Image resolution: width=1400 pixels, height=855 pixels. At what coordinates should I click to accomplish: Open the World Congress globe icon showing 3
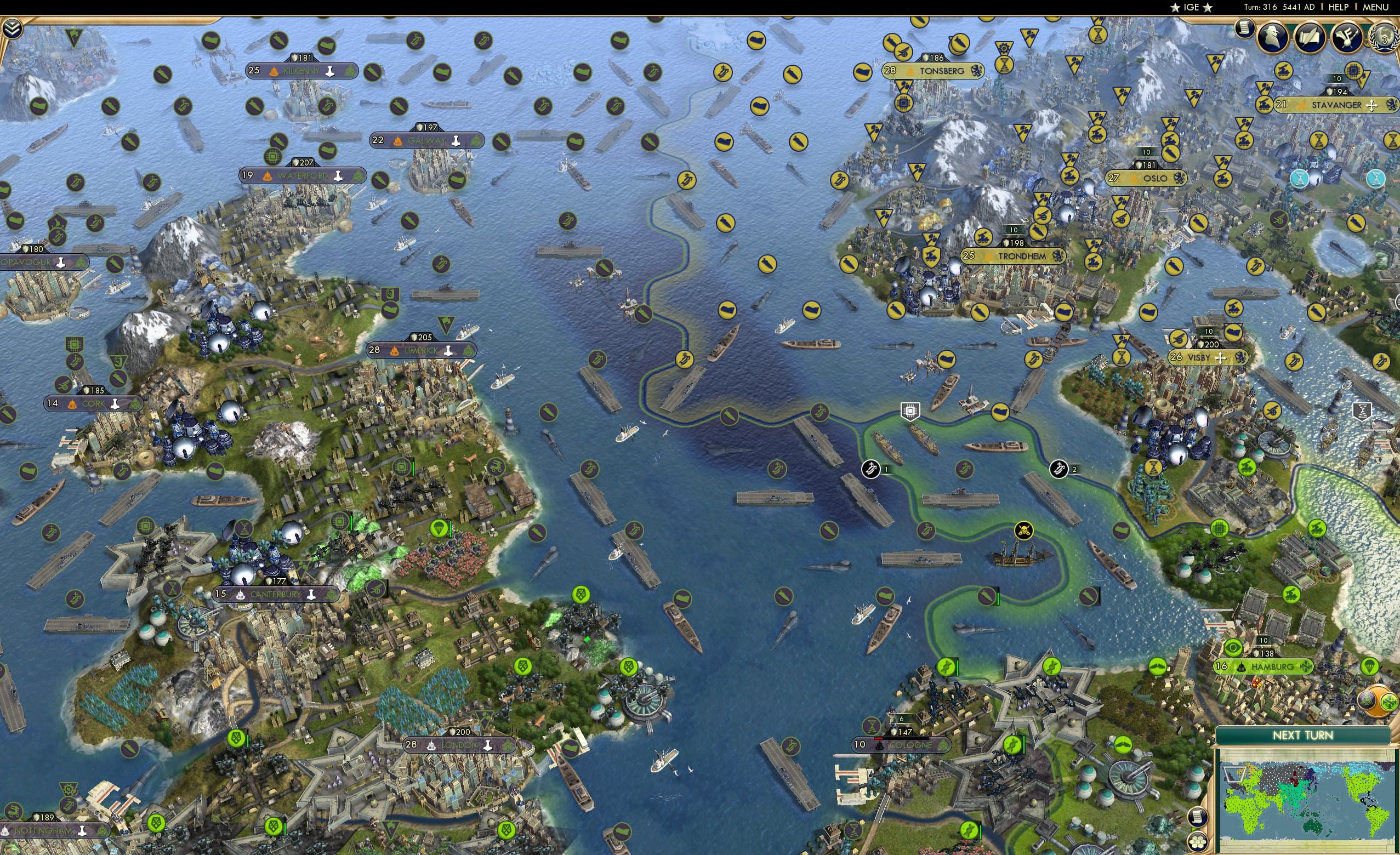tap(1383, 37)
